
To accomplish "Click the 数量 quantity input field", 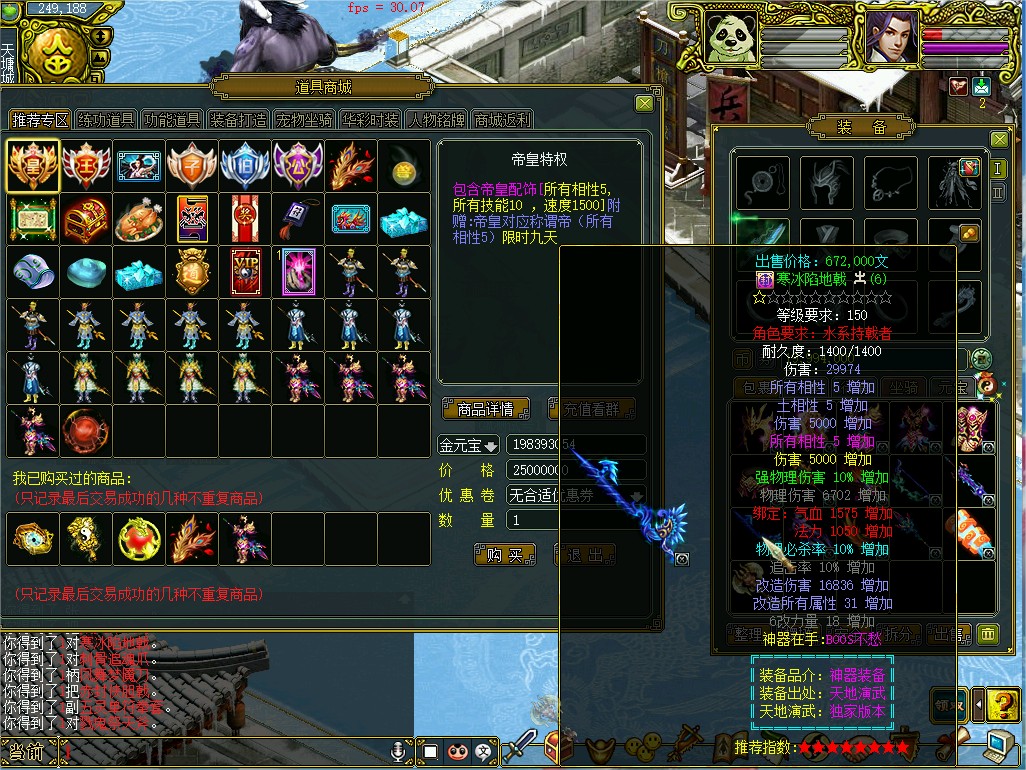I will (532, 520).
